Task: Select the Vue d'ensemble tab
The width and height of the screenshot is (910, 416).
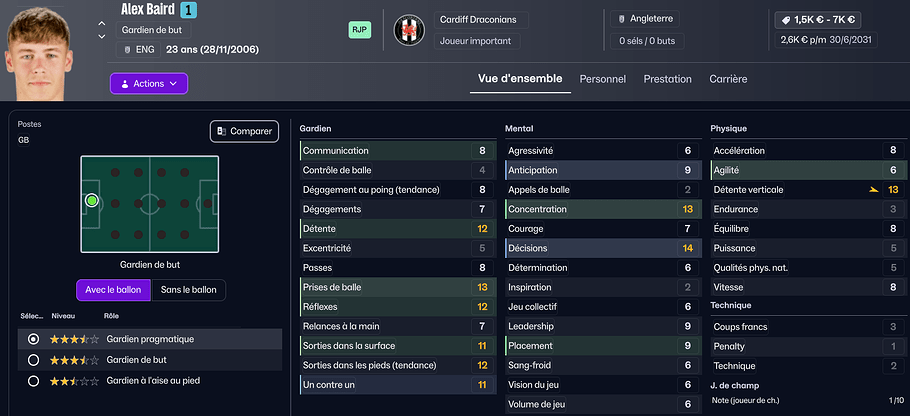Action: (x=520, y=79)
